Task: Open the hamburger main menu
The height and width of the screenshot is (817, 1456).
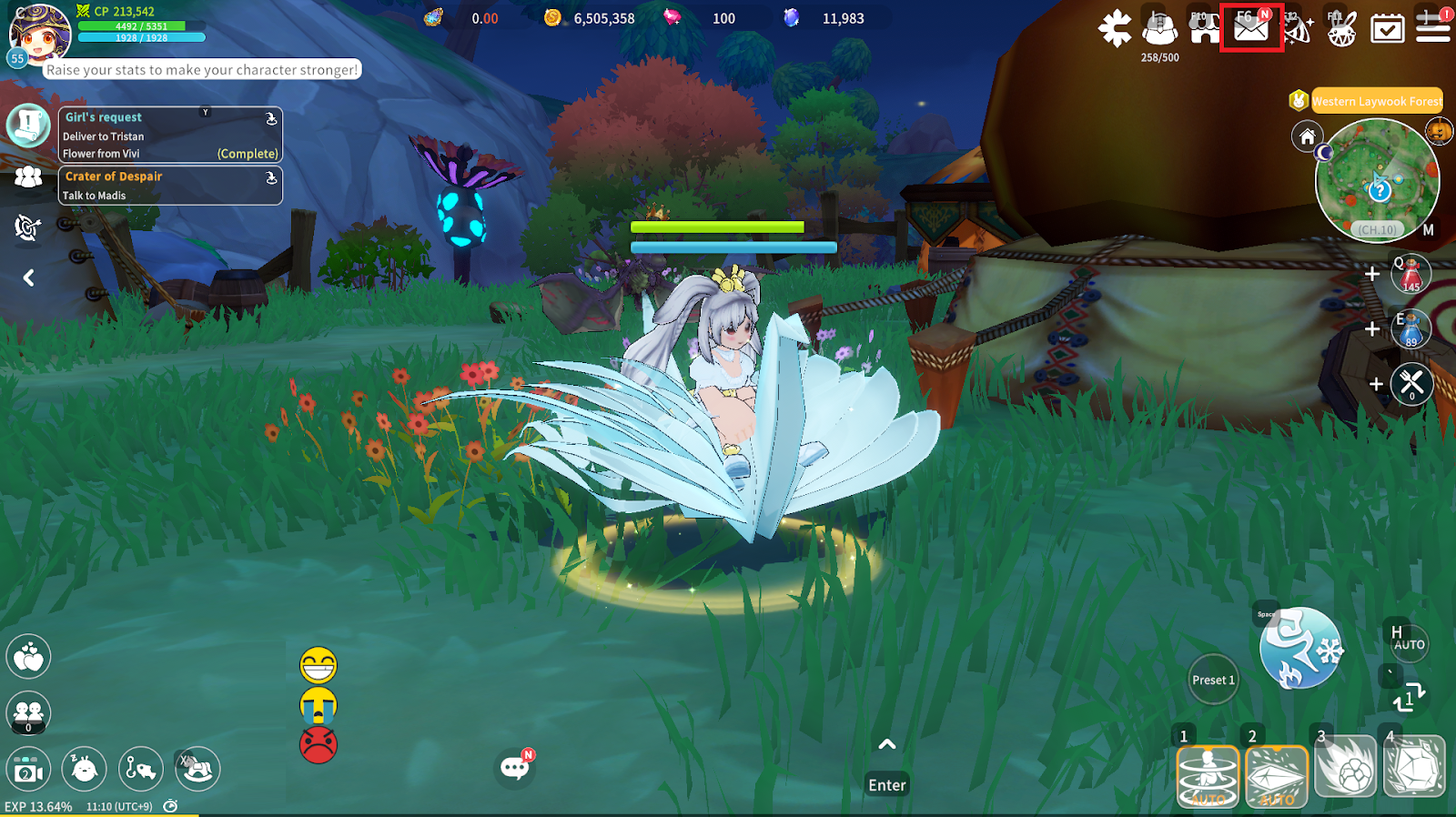Action: [1432, 28]
